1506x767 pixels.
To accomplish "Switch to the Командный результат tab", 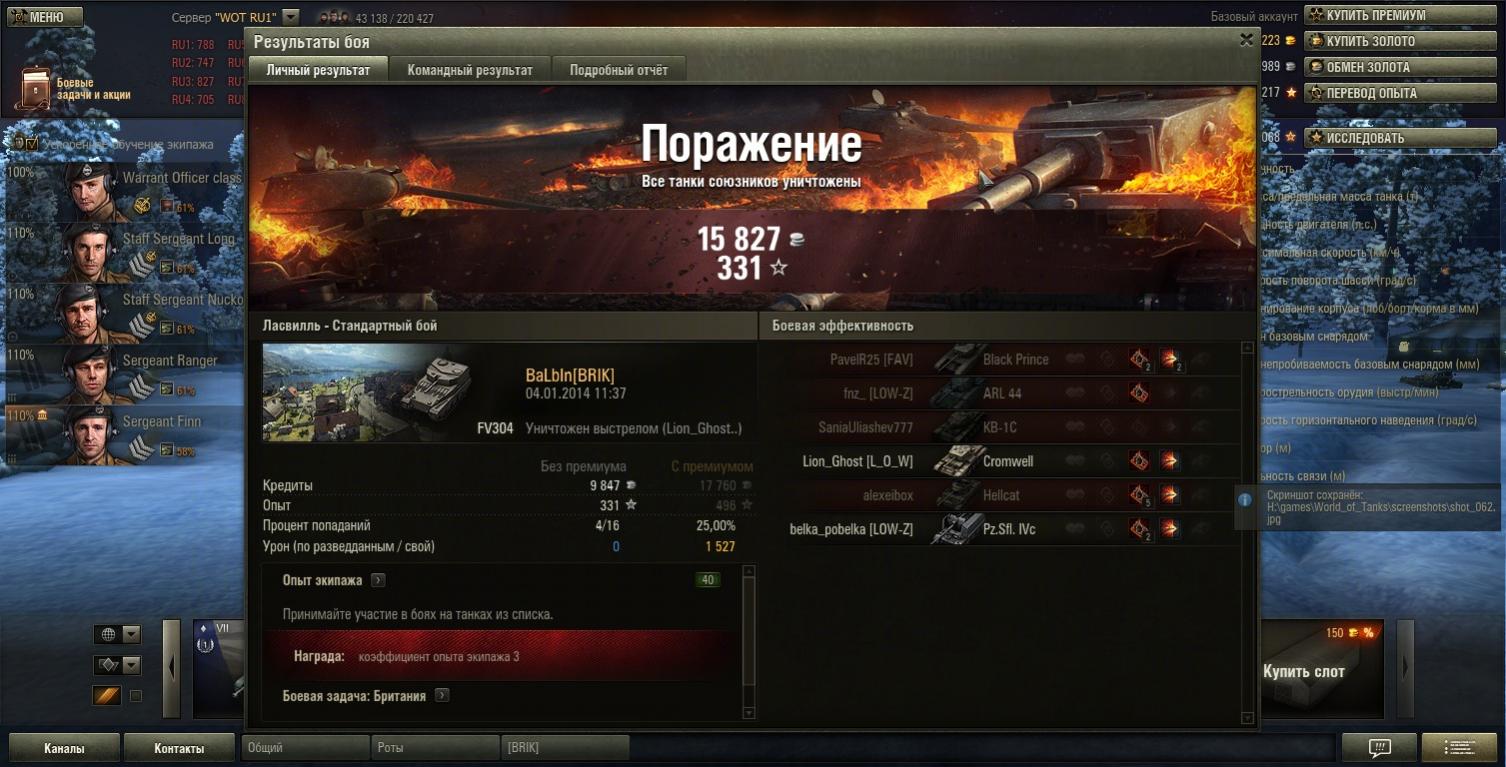I will [469, 70].
